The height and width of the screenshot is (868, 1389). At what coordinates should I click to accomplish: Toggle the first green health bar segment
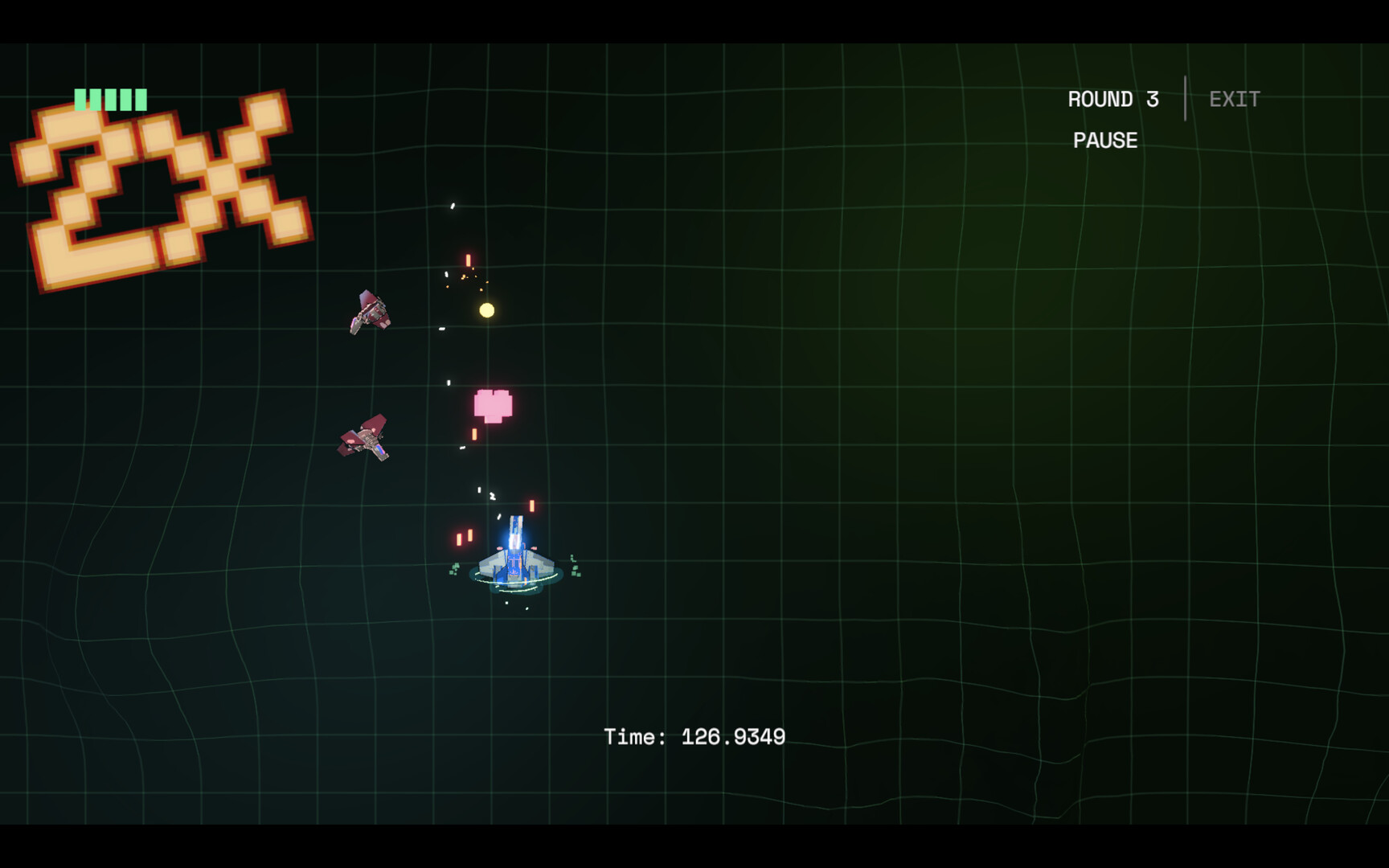click(80, 98)
